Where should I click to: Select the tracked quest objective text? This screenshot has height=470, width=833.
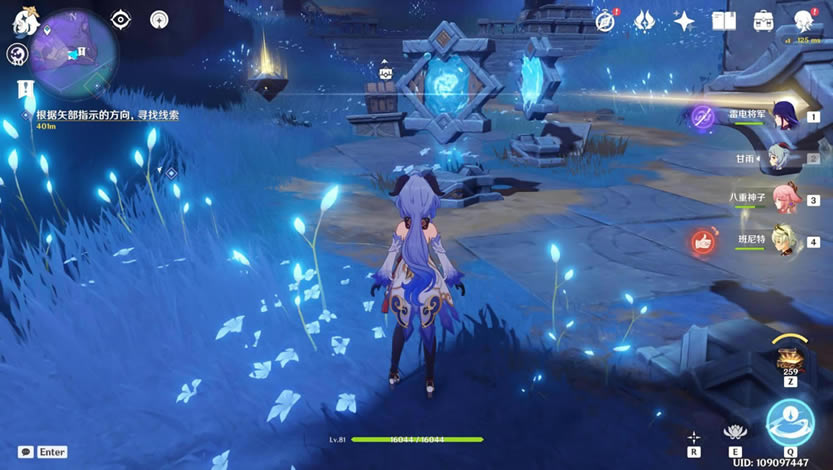[107, 116]
